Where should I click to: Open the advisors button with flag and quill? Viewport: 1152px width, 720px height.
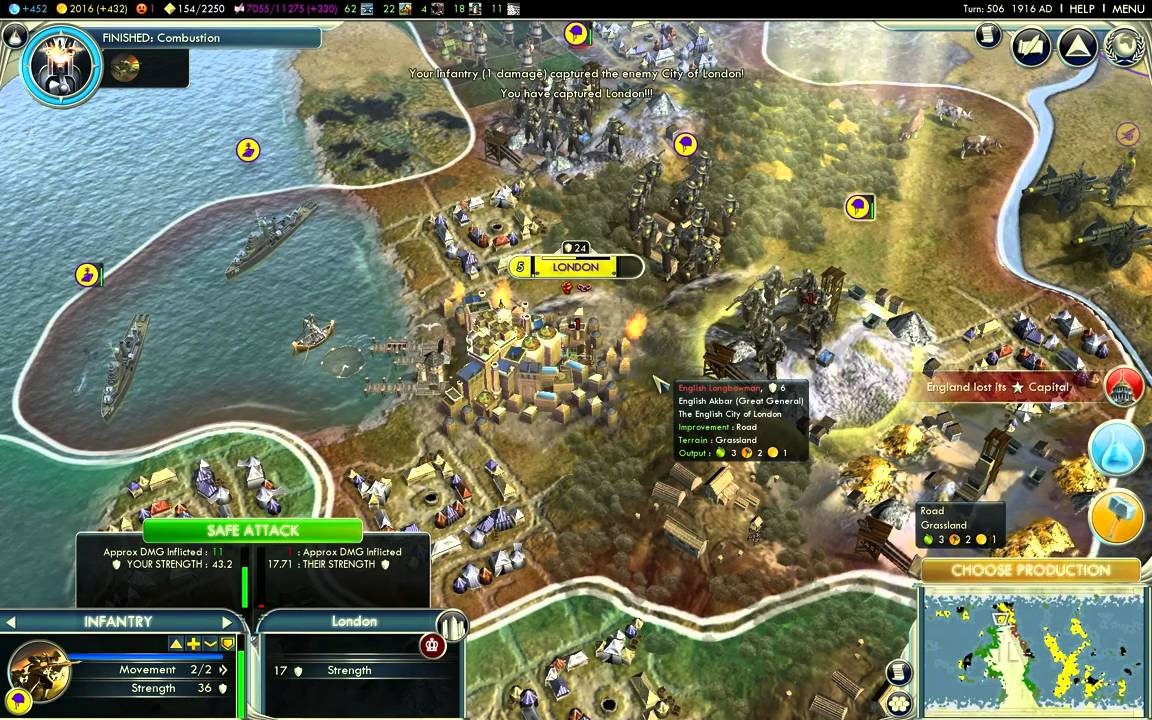pos(1032,47)
